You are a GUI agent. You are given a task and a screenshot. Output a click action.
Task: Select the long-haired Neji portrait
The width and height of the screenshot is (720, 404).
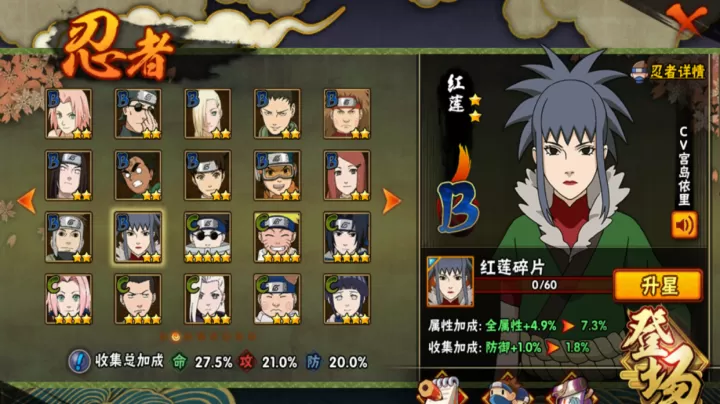69,175
